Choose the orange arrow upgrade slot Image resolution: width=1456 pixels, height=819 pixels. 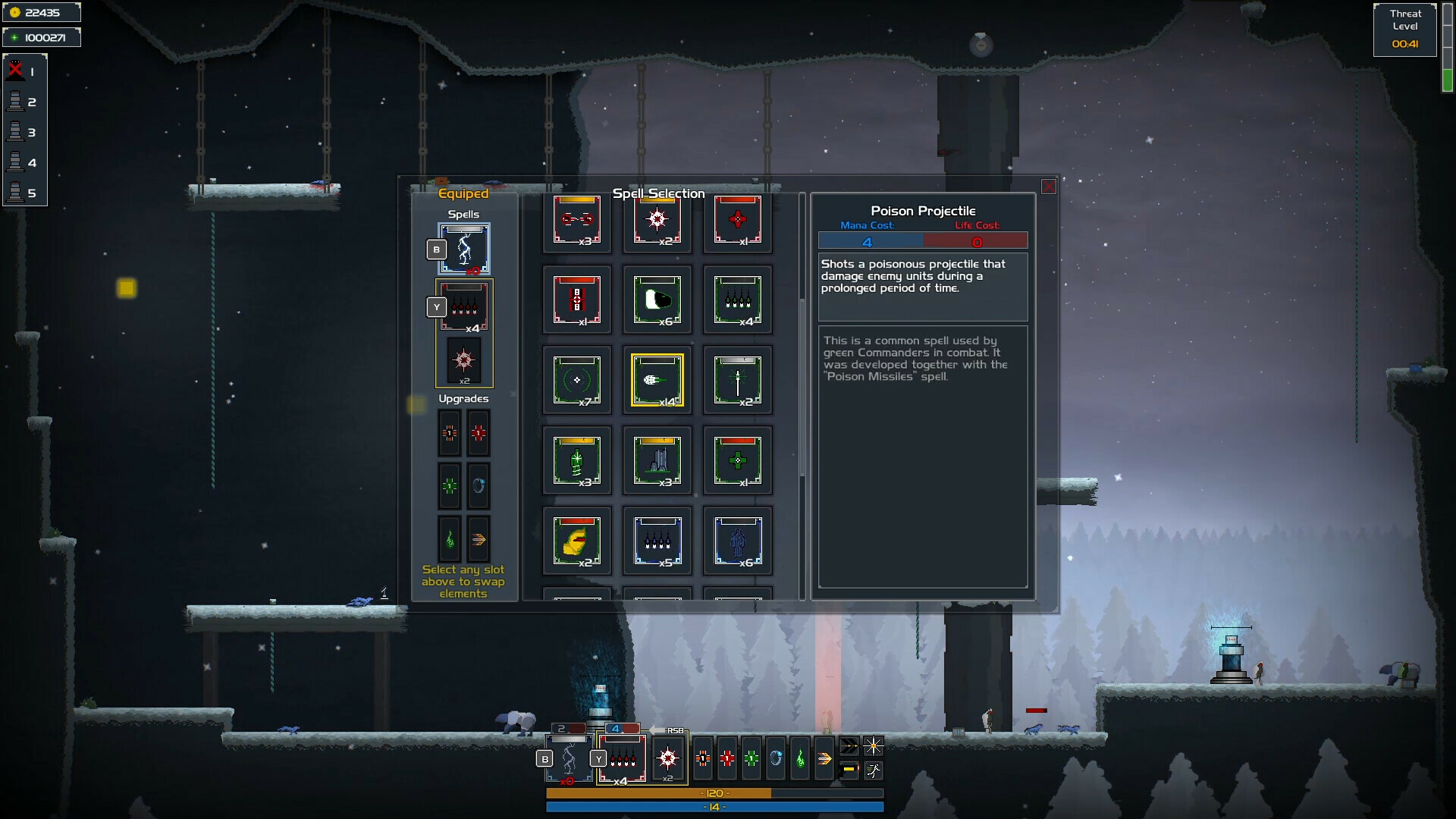pyautogui.click(x=479, y=539)
